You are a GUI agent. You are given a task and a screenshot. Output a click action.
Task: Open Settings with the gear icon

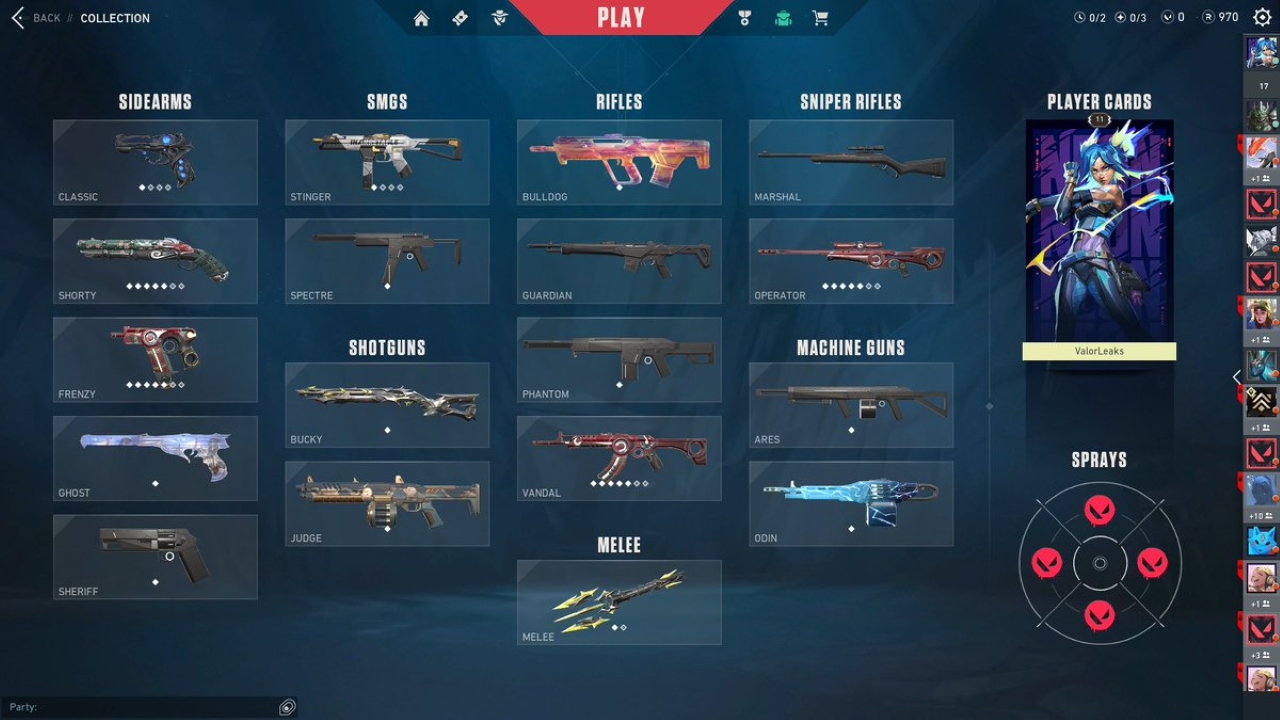coord(1261,17)
